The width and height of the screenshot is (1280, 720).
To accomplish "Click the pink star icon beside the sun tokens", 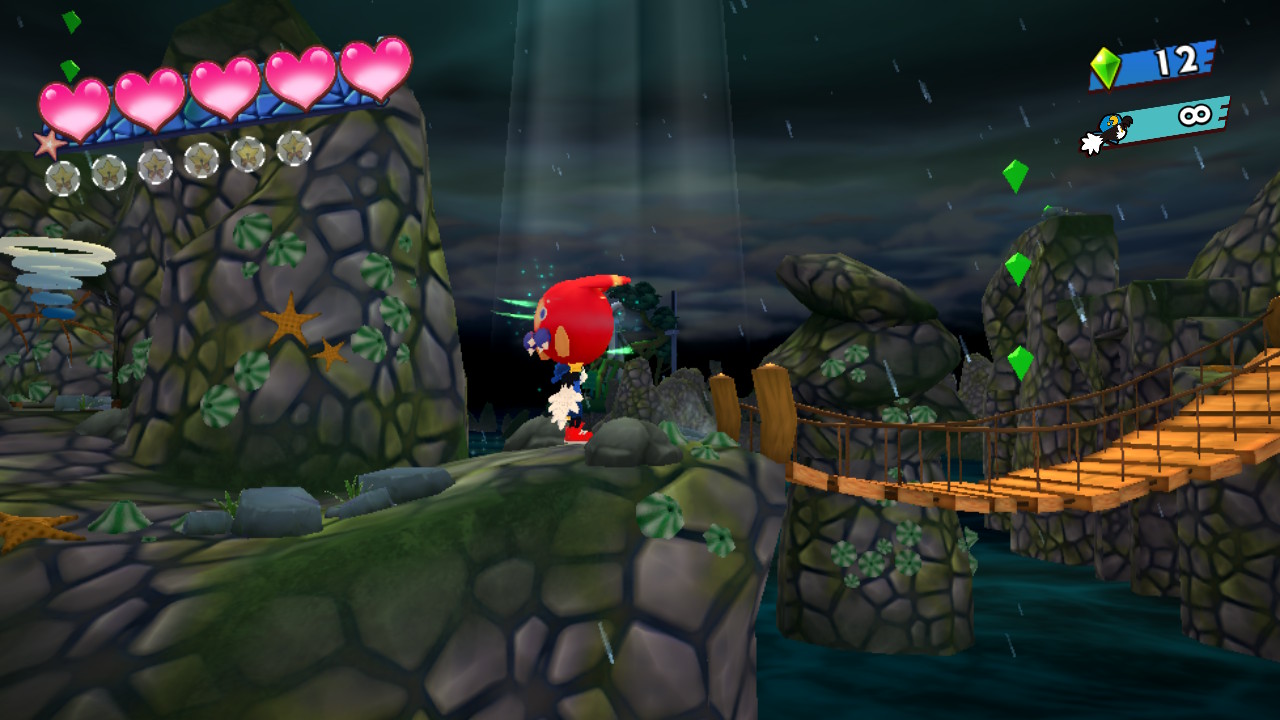I will [48, 145].
